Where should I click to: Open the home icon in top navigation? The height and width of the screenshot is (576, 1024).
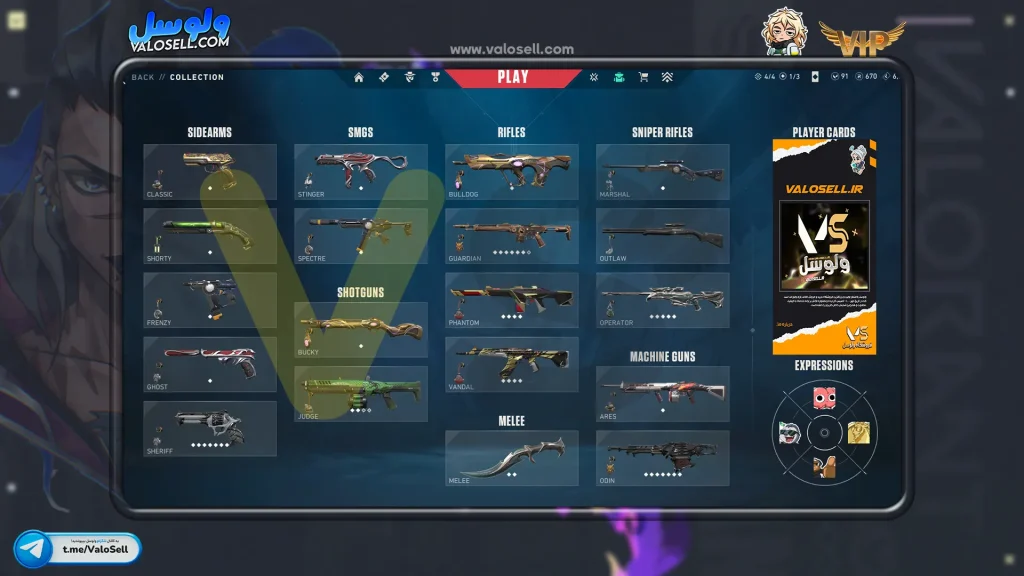coord(359,77)
